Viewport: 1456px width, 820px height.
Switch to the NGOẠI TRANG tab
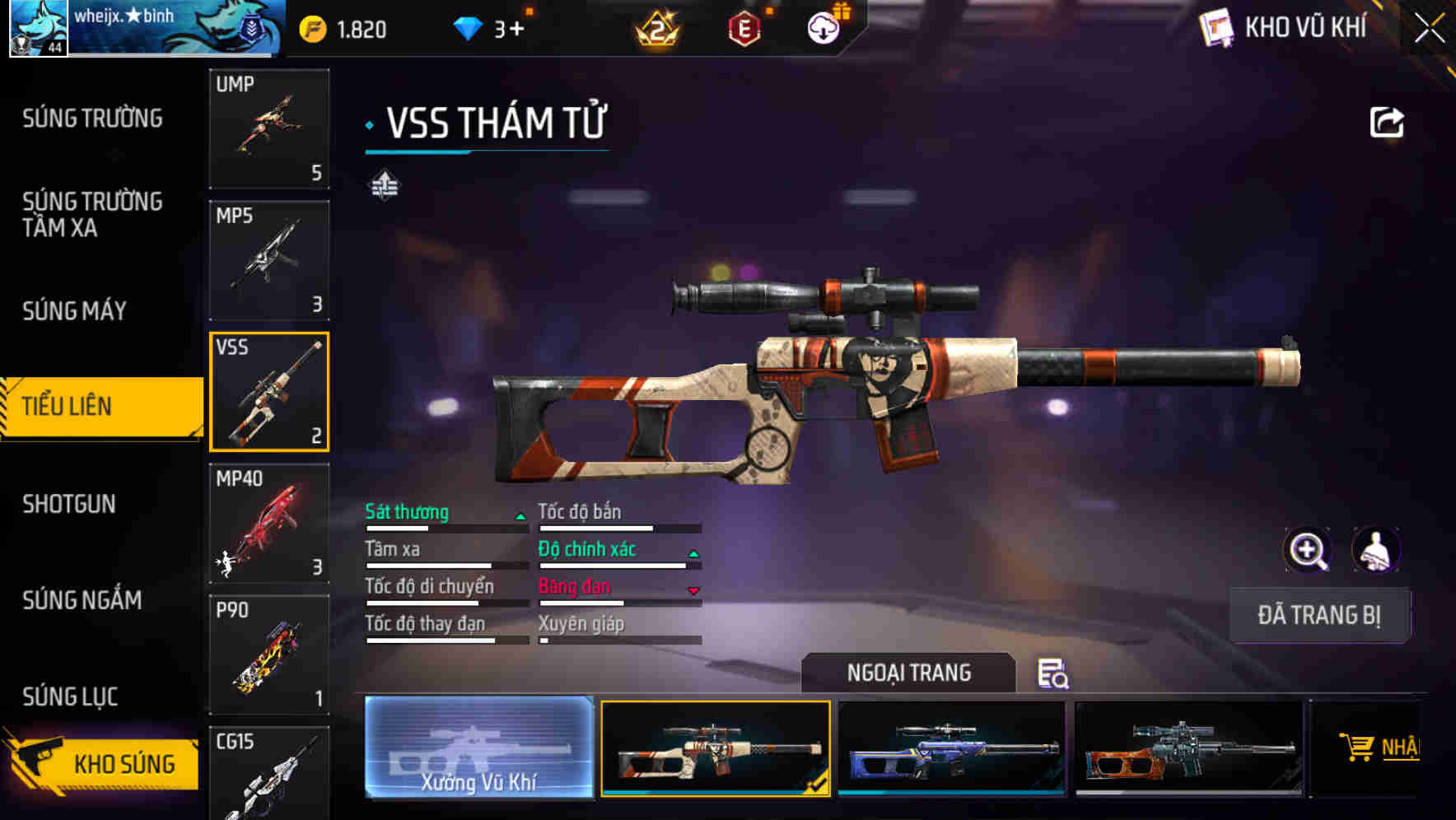click(910, 673)
